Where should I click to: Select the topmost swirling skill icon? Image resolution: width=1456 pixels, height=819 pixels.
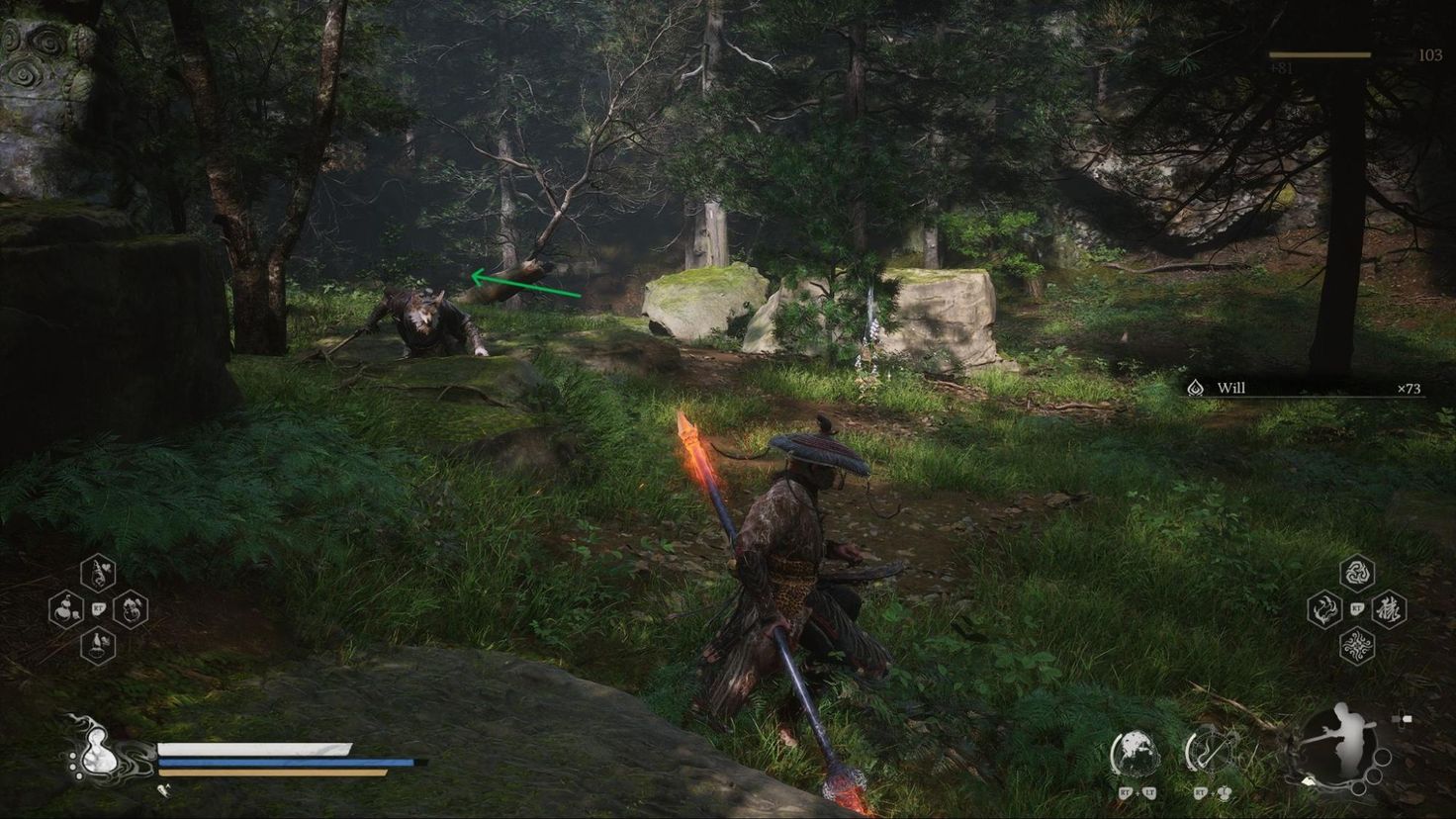(x=1357, y=573)
